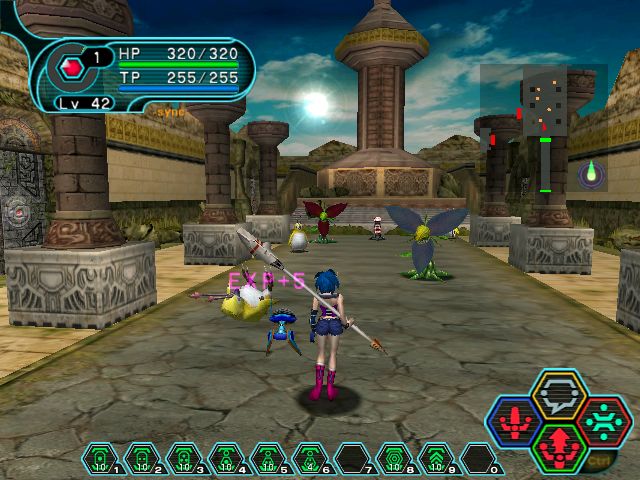Choose the item in quick slot 4
This screenshot has width=640, height=480.
tap(227, 459)
